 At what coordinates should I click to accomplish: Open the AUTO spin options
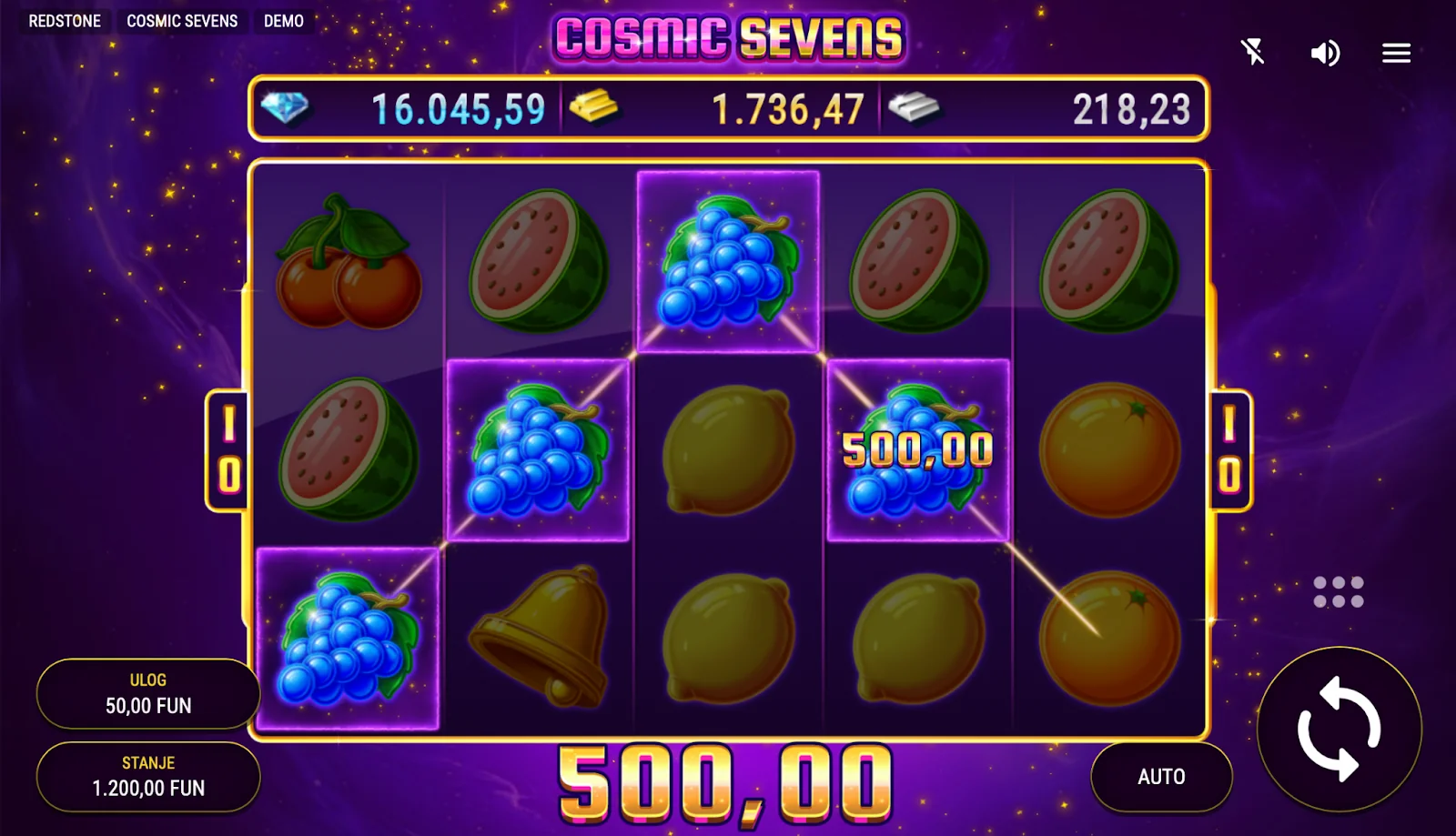tap(1161, 777)
